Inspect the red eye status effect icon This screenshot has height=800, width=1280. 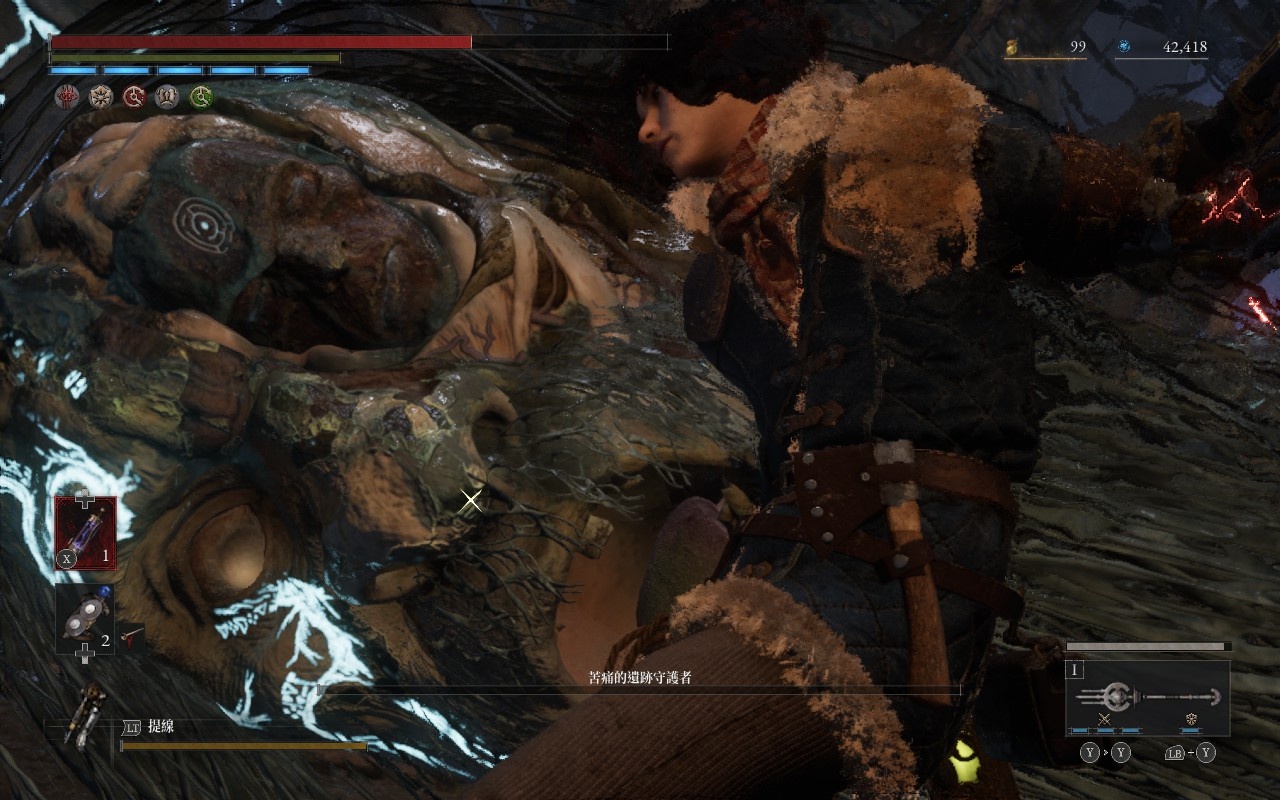[x=66, y=96]
